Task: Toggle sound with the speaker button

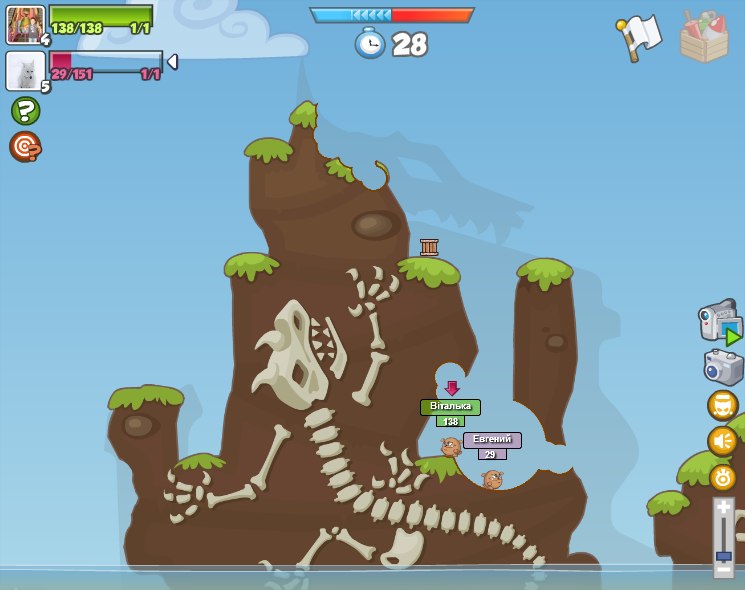Action: 722,441
